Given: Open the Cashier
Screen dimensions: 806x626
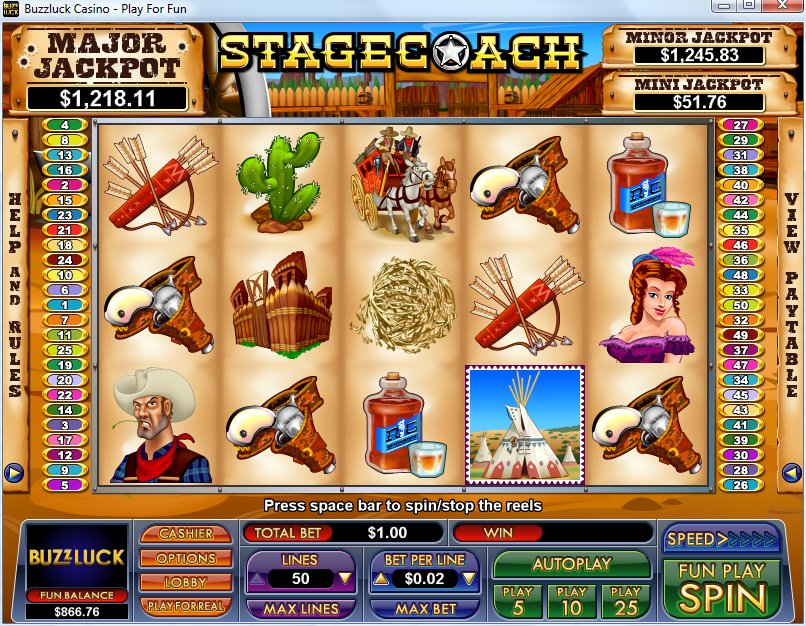Looking at the screenshot, I should pyautogui.click(x=186, y=534).
